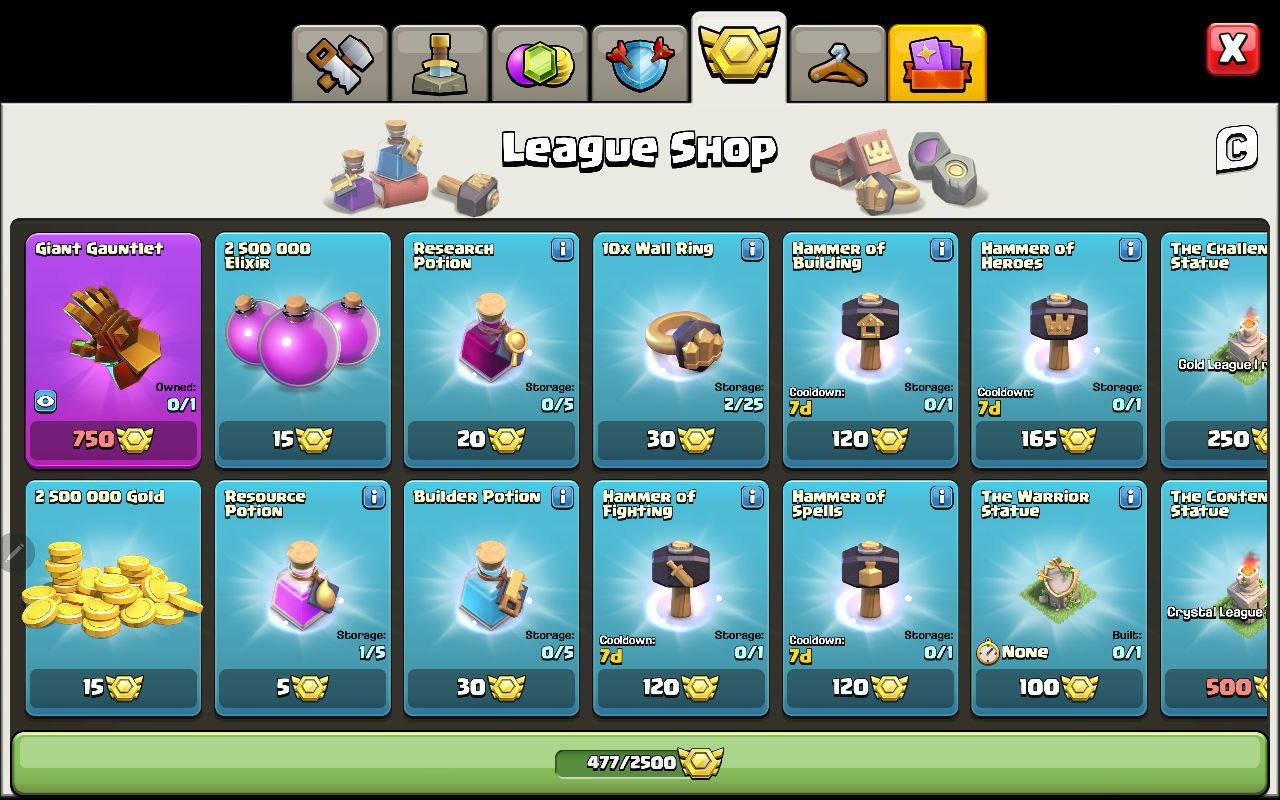Open info for the Research Potion
The width and height of the screenshot is (1280, 800).
562,250
